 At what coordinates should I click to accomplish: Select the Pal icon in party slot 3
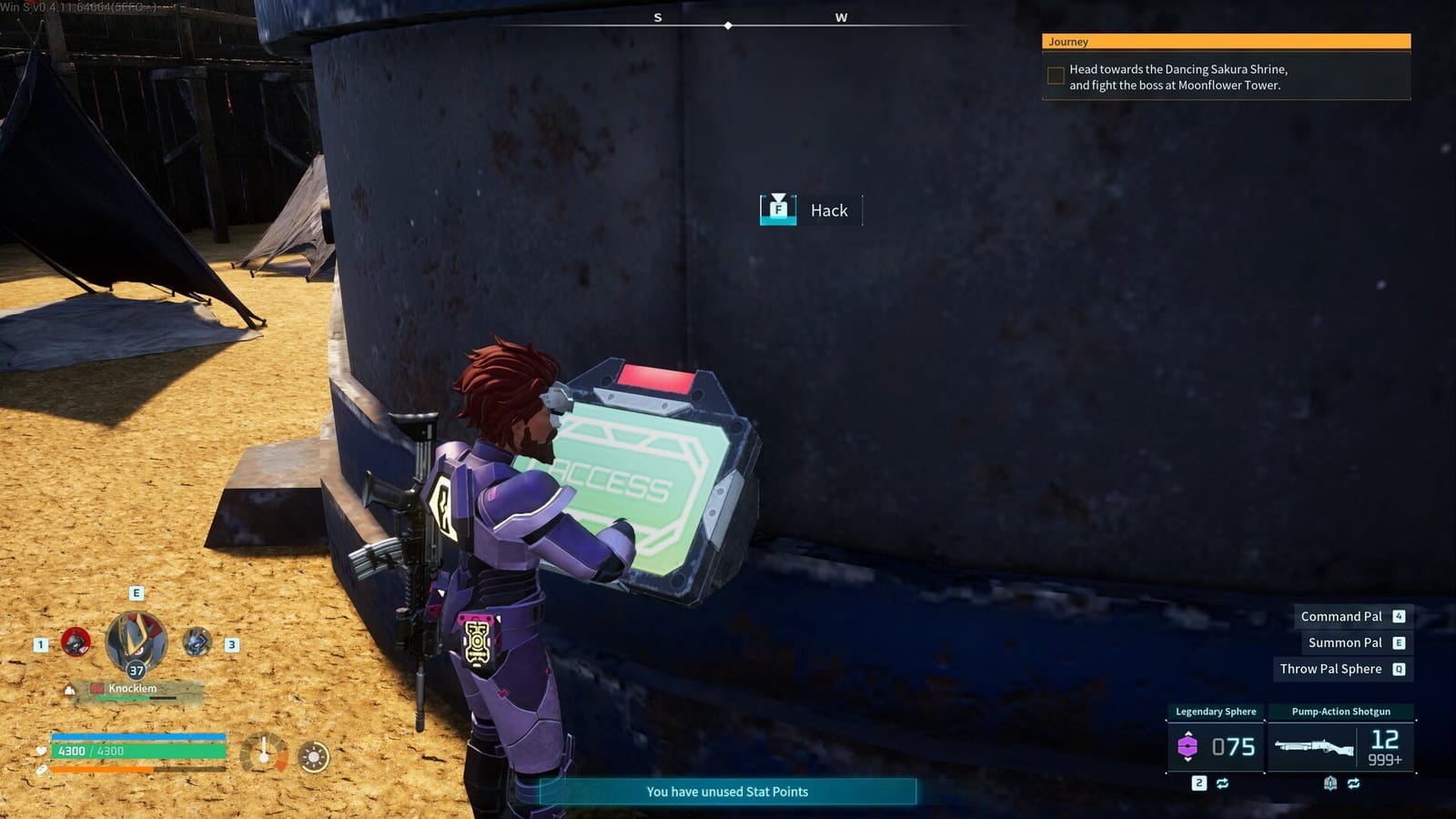(x=196, y=642)
